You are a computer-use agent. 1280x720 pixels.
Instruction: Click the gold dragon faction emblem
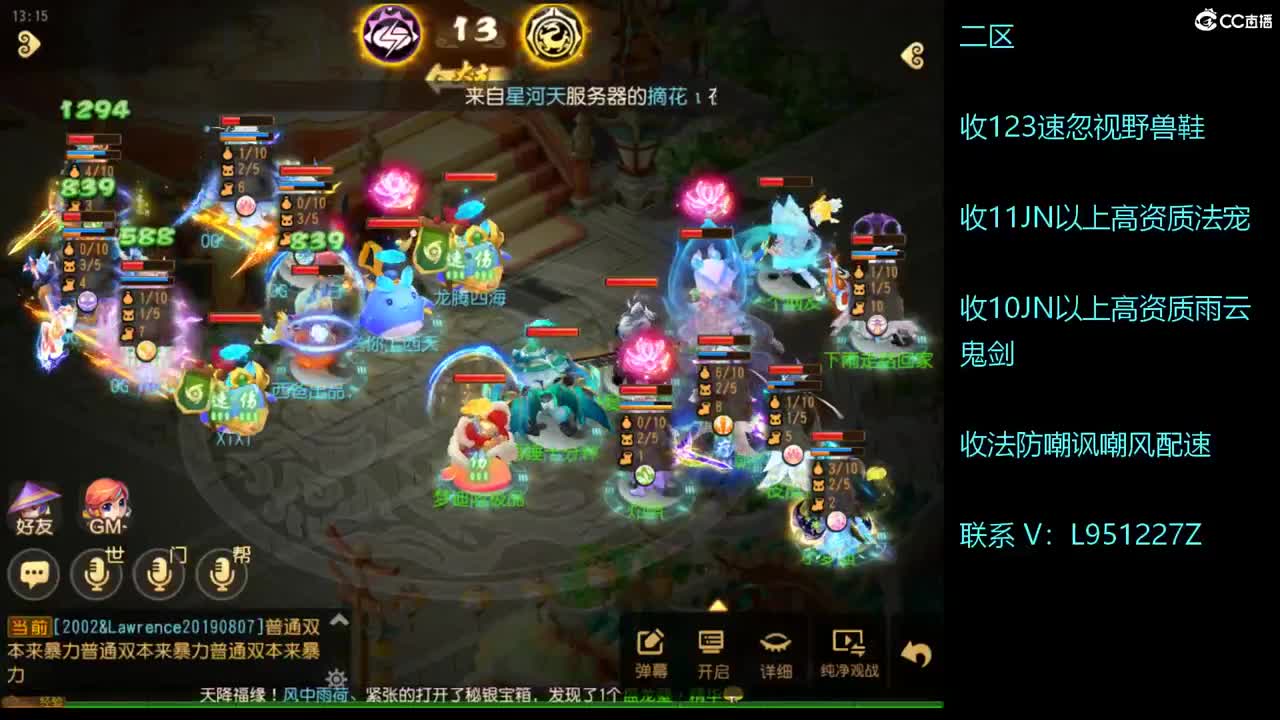(x=553, y=34)
